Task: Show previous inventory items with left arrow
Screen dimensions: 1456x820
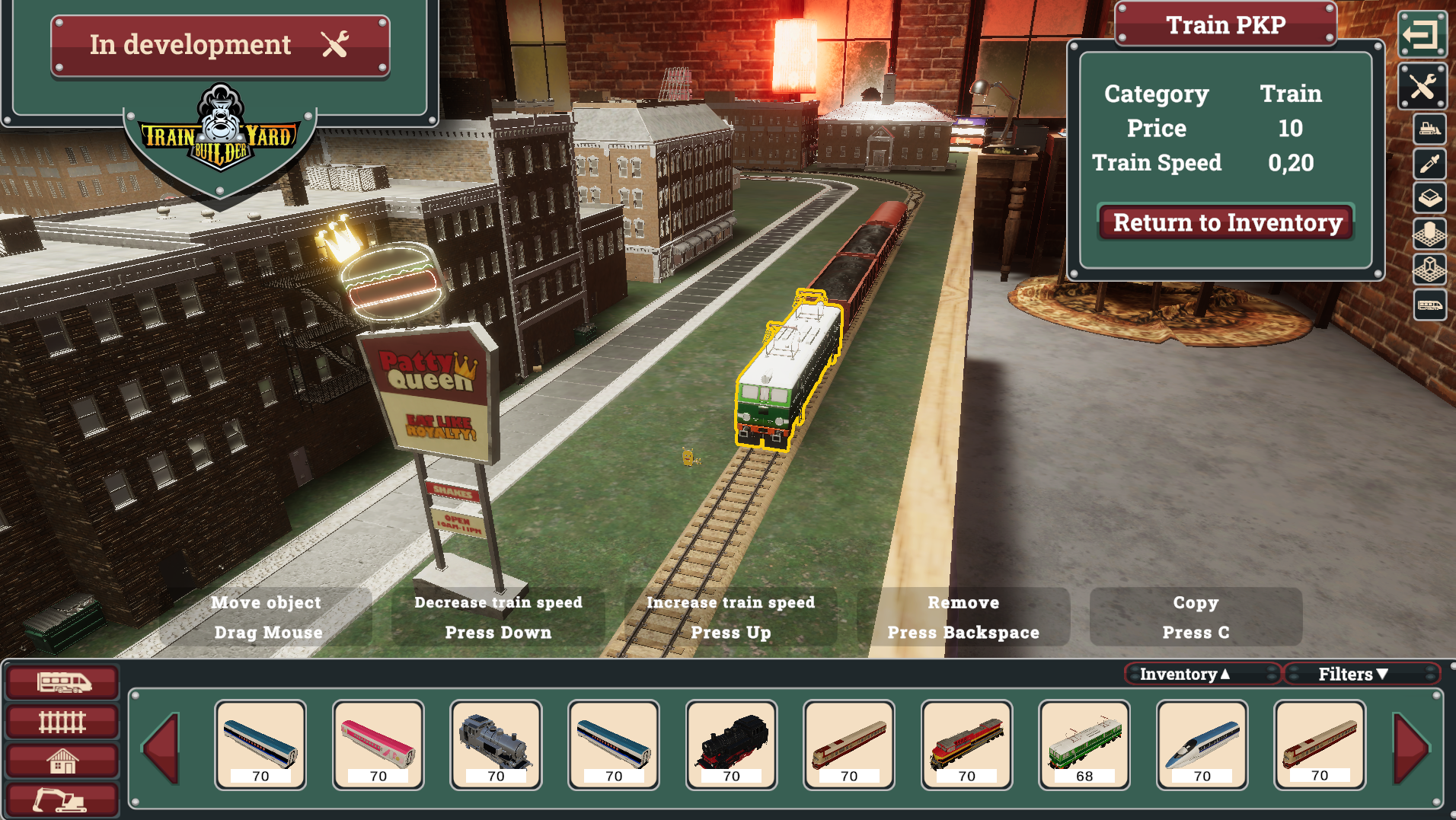Action: (162, 747)
